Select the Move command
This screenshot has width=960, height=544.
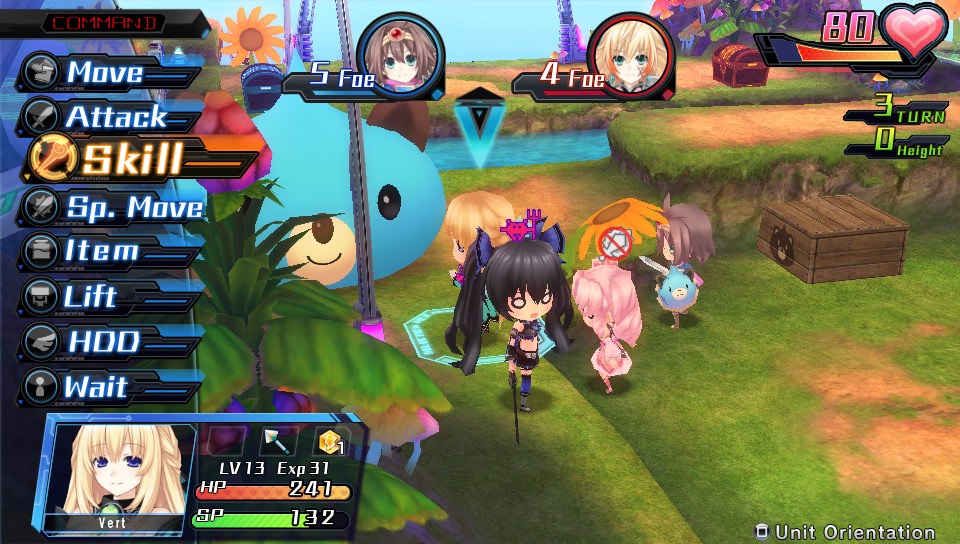[x=103, y=72]
